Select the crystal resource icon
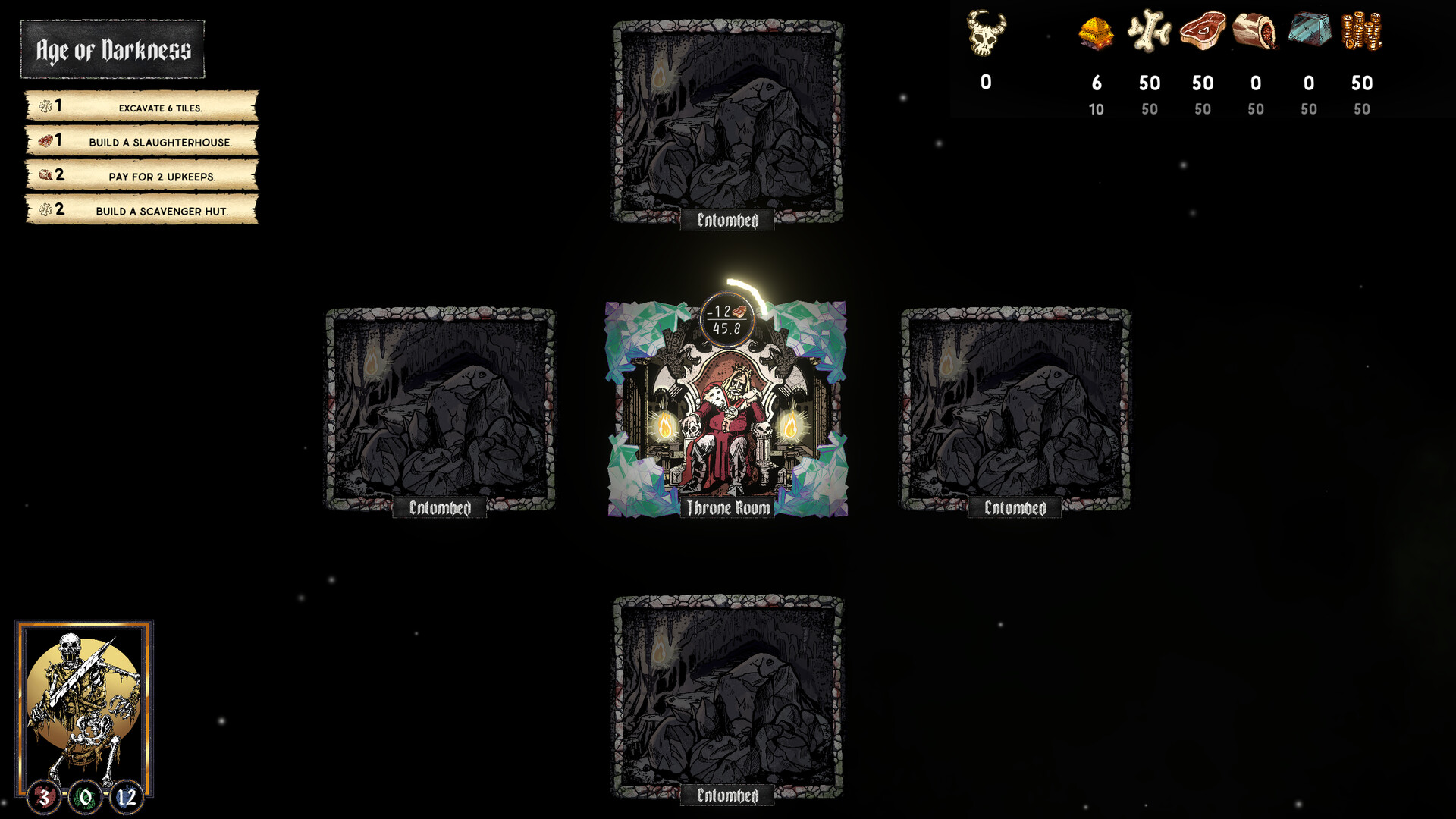 coord(1309,32)
